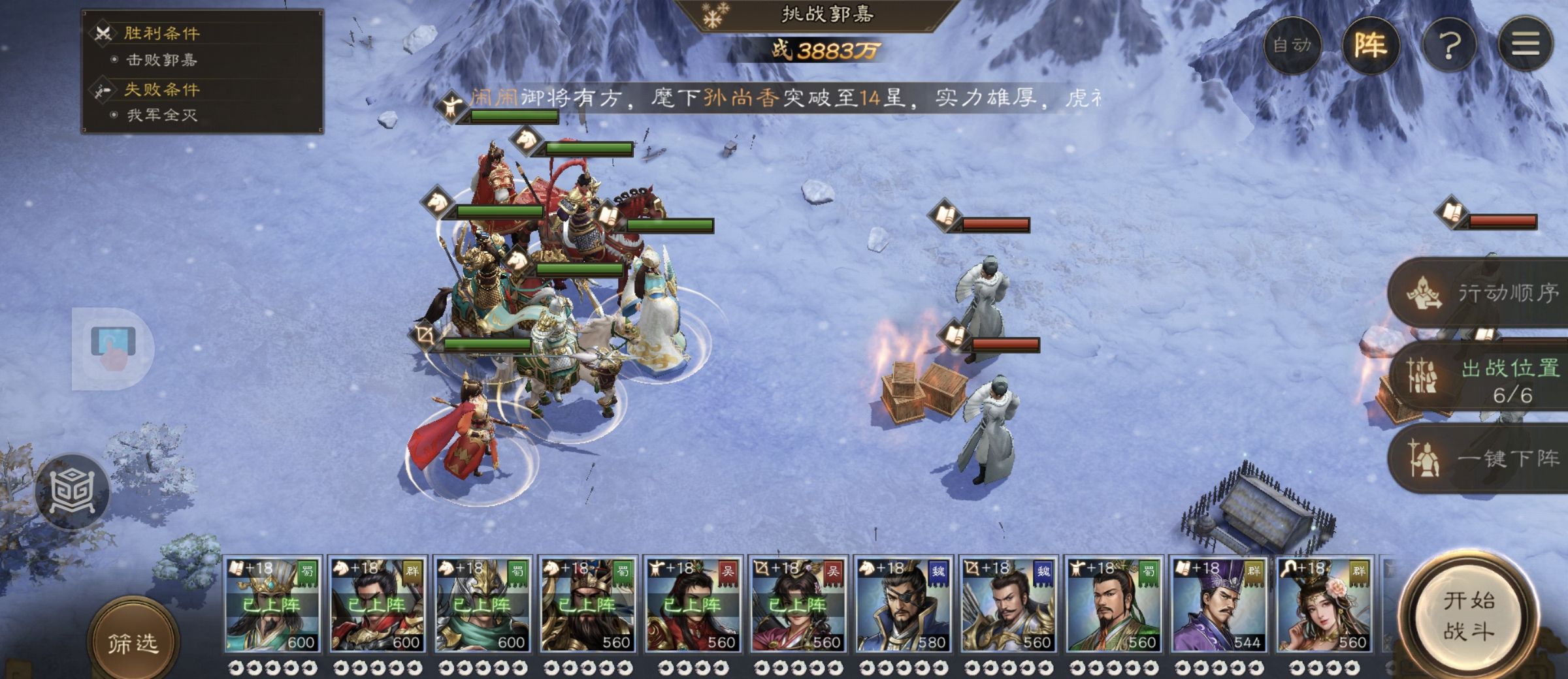The image size is (1568, 679).
Task: Tap the screen-recording overlay button
Action: (x=112, y=348)
